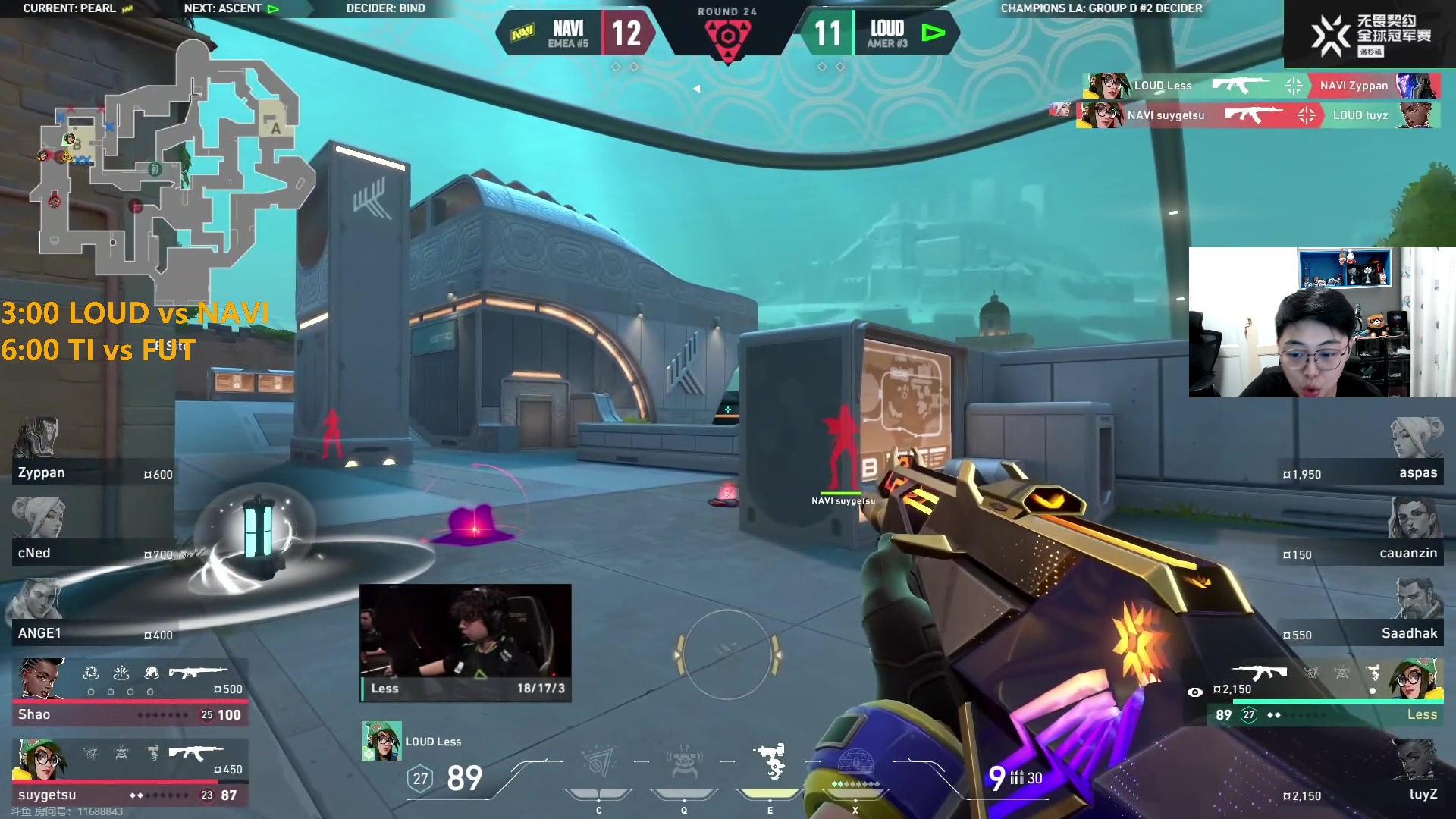Select the suygetsu kills tuyz killfeed entry
This screenshot has height=819, width=1456.
tap(1259, 115)
